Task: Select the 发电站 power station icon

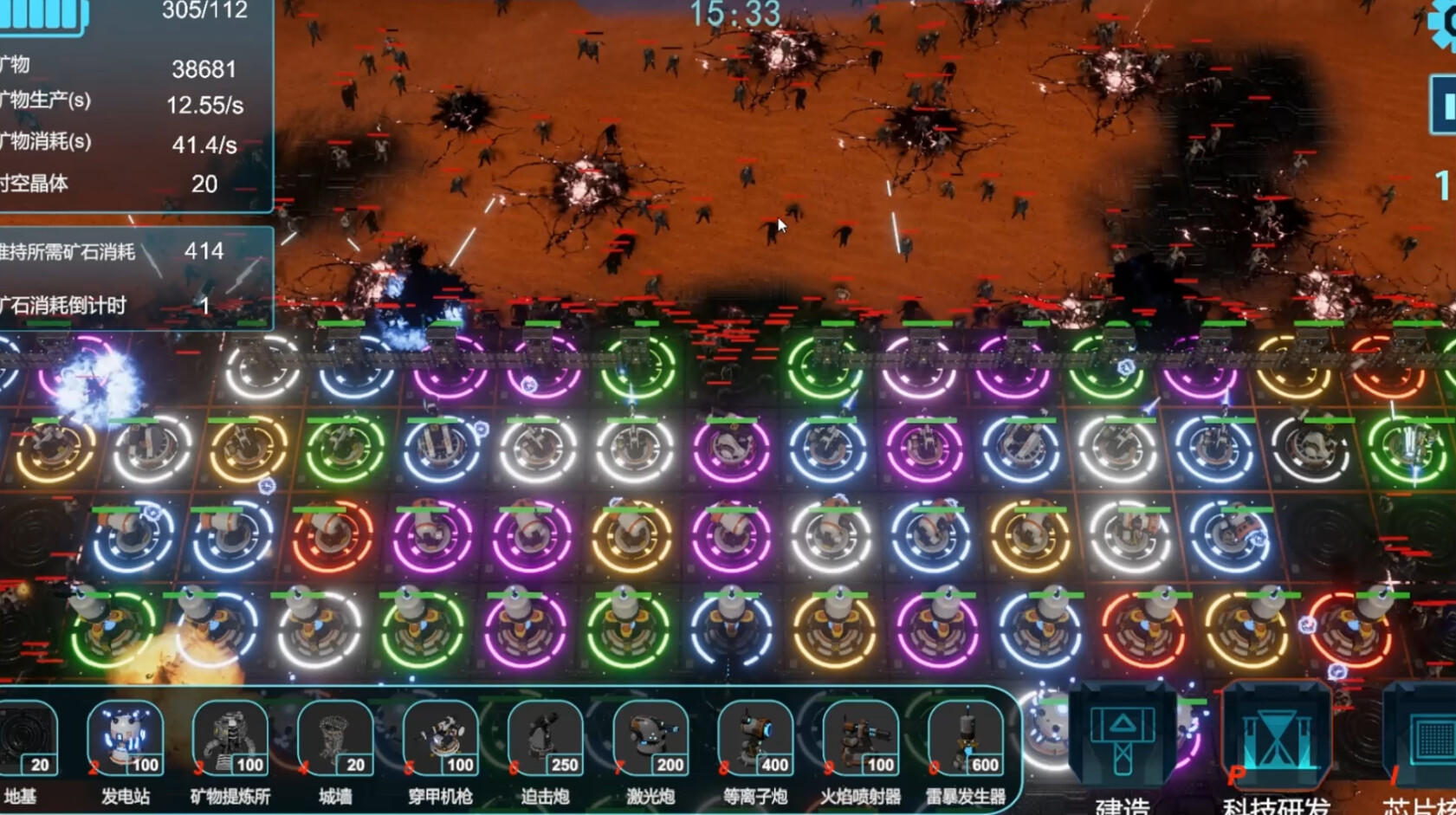Action: 126,741
